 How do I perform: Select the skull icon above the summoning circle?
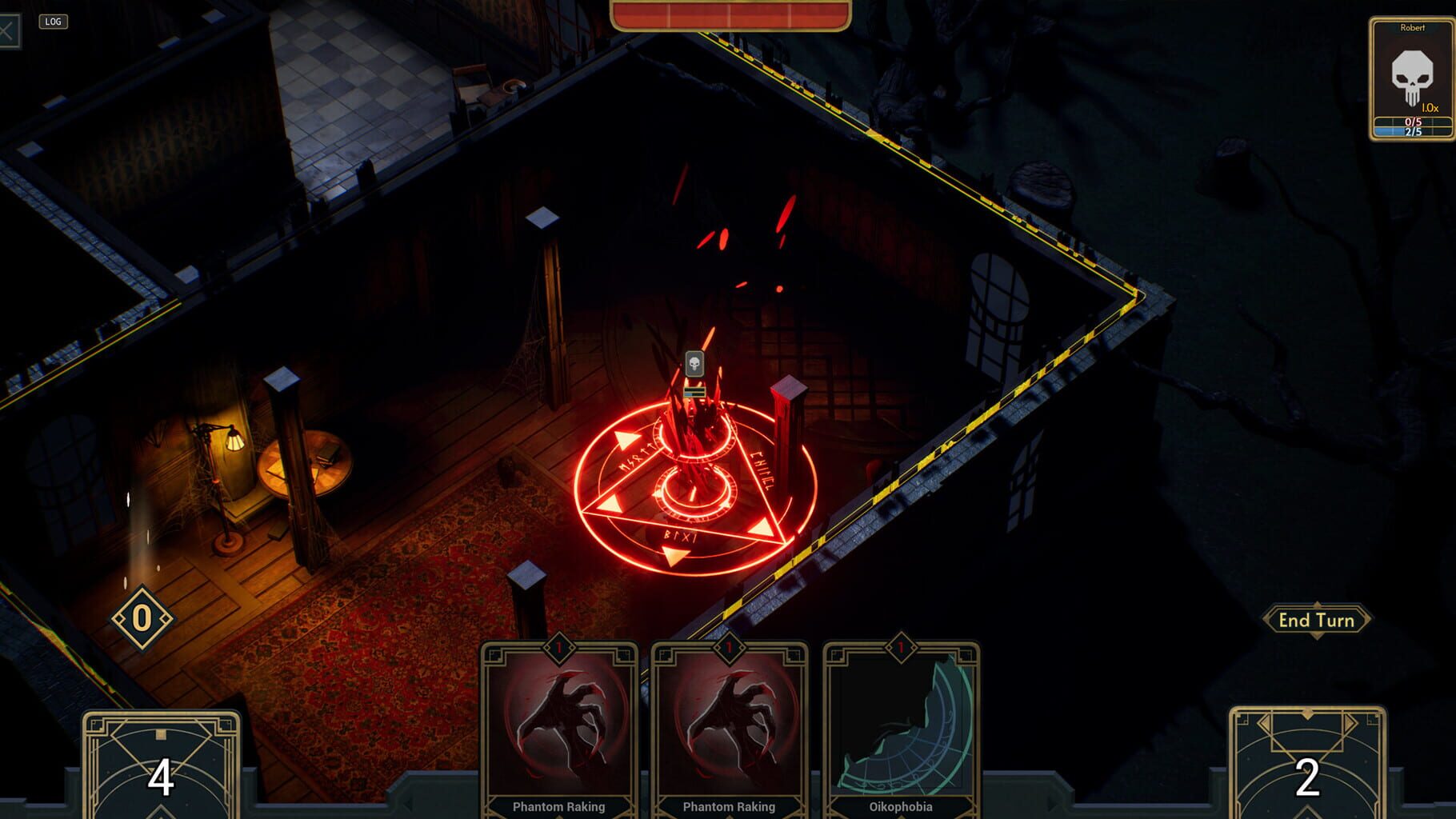click(x=693, y=364)
